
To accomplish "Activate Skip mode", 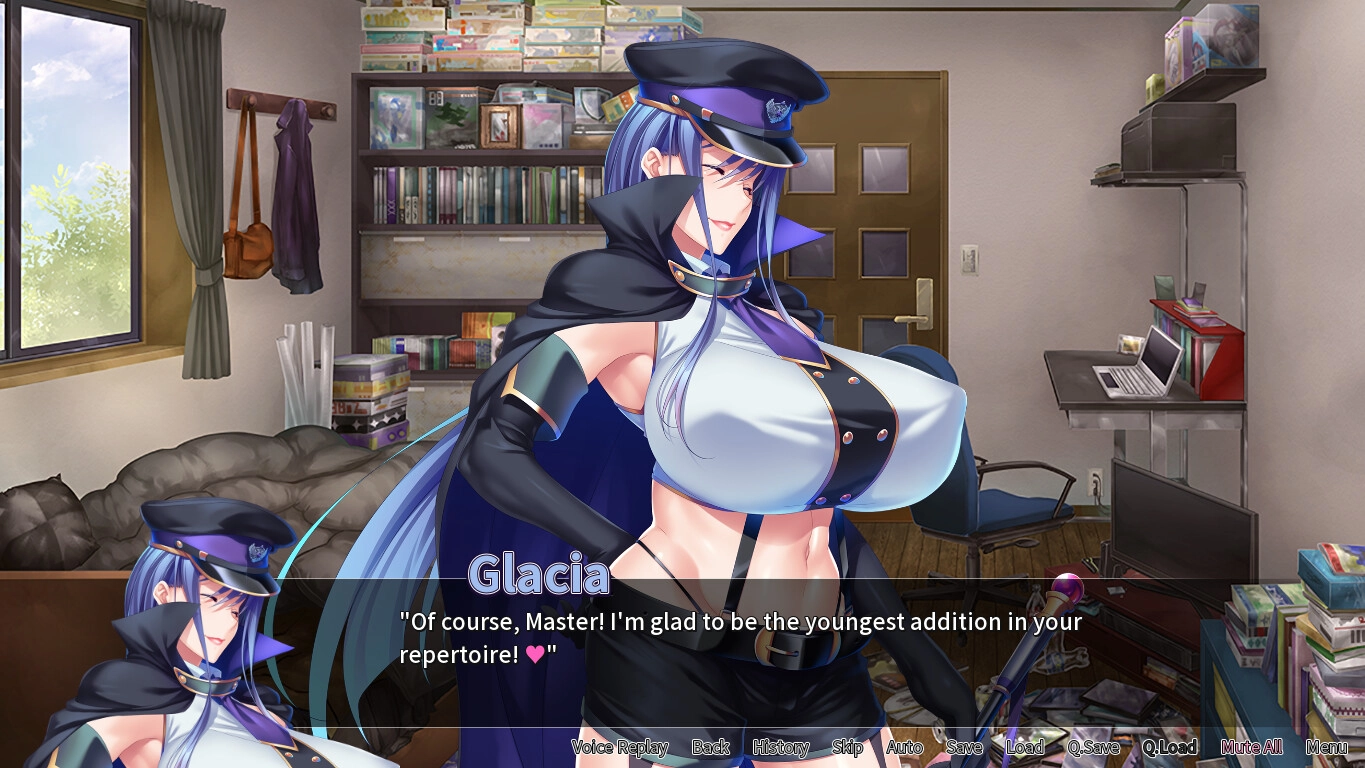I will pyautogui.click(x=847, y=747).
